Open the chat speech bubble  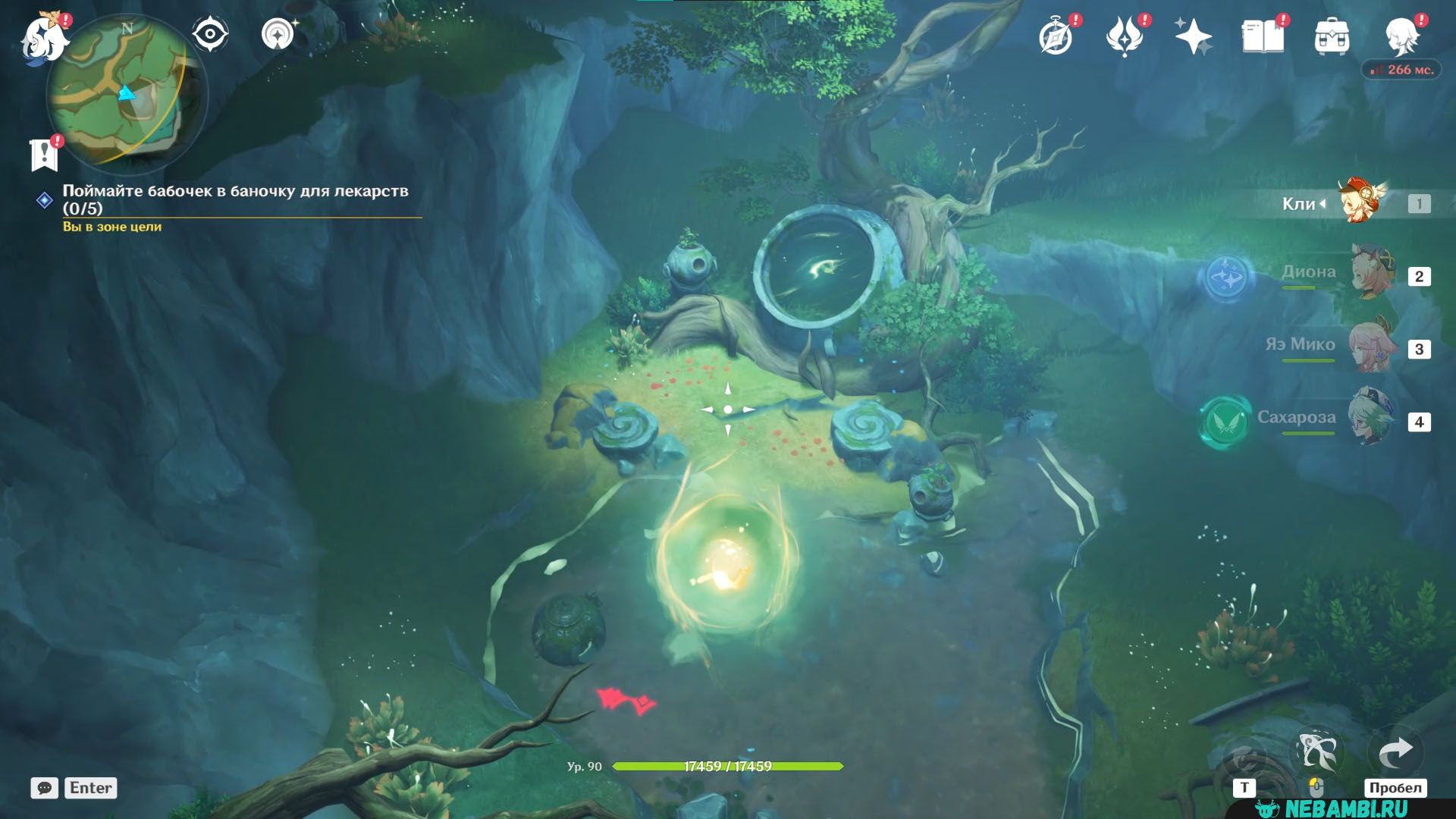click(45, 788)
